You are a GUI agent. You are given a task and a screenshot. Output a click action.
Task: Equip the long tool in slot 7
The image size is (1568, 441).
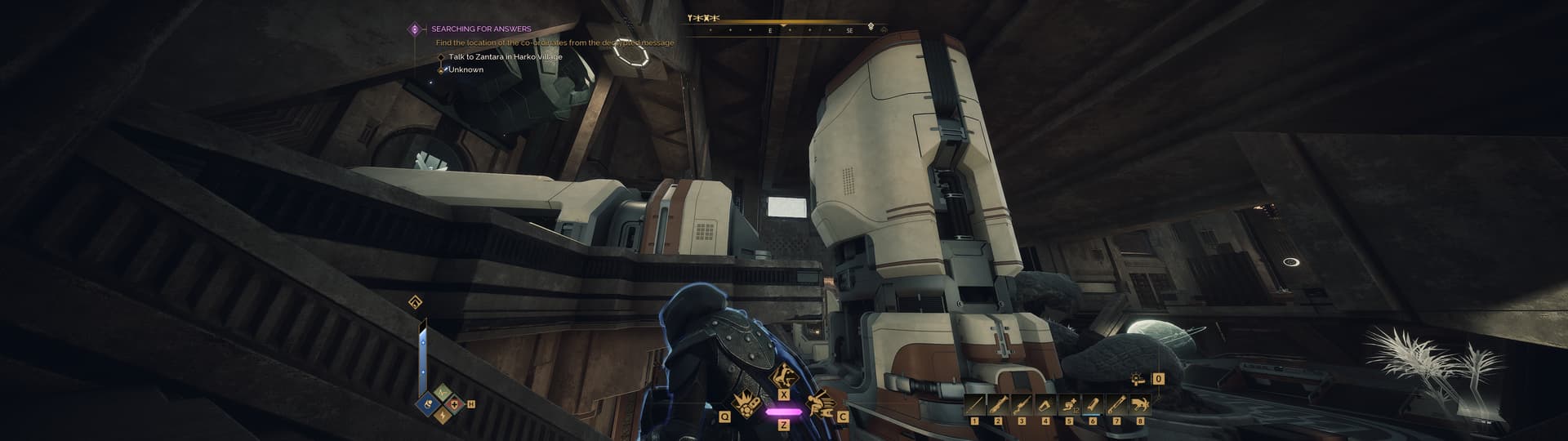1116,404
